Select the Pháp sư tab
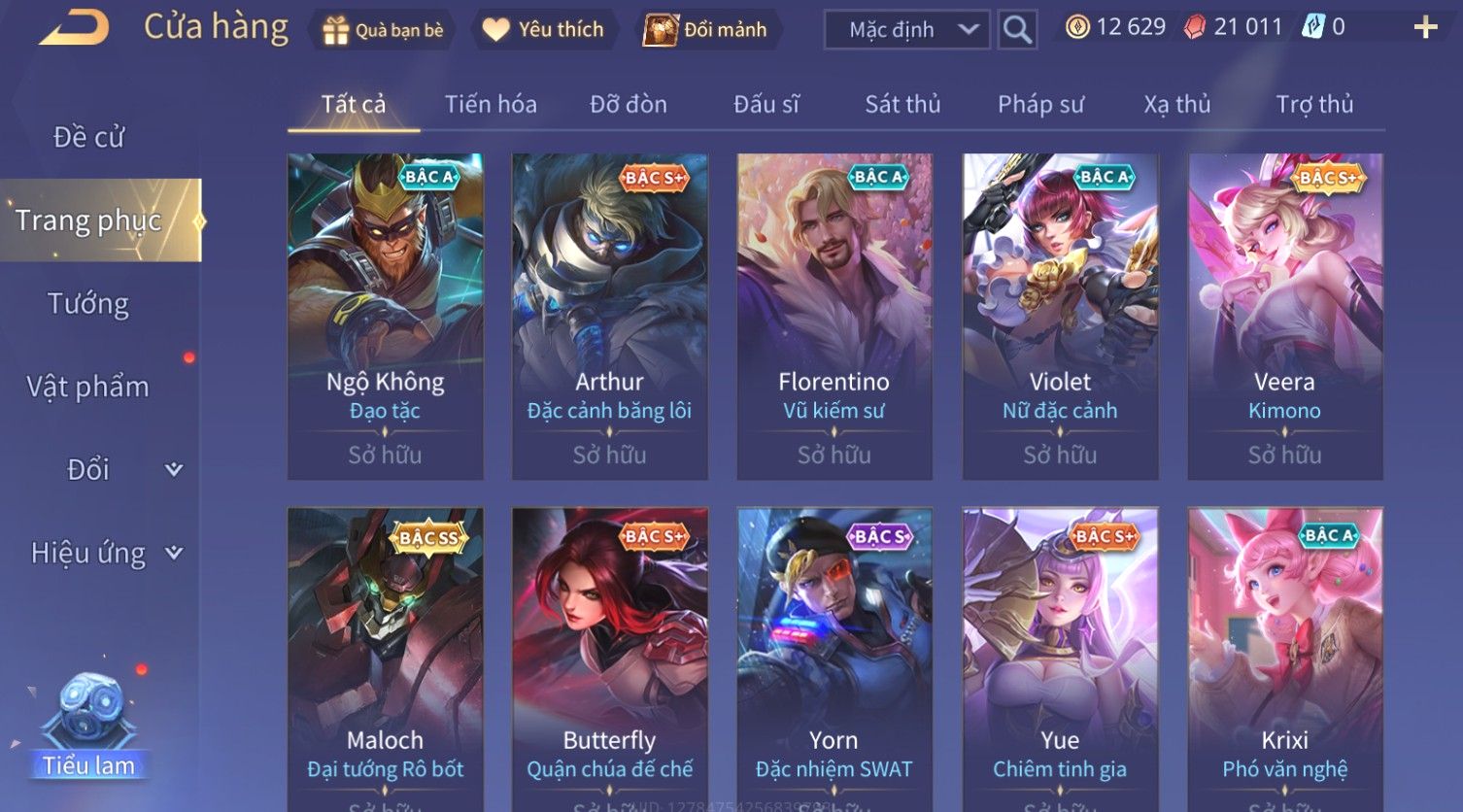This screenshot has width=1463, height=812. (1040, 104)
